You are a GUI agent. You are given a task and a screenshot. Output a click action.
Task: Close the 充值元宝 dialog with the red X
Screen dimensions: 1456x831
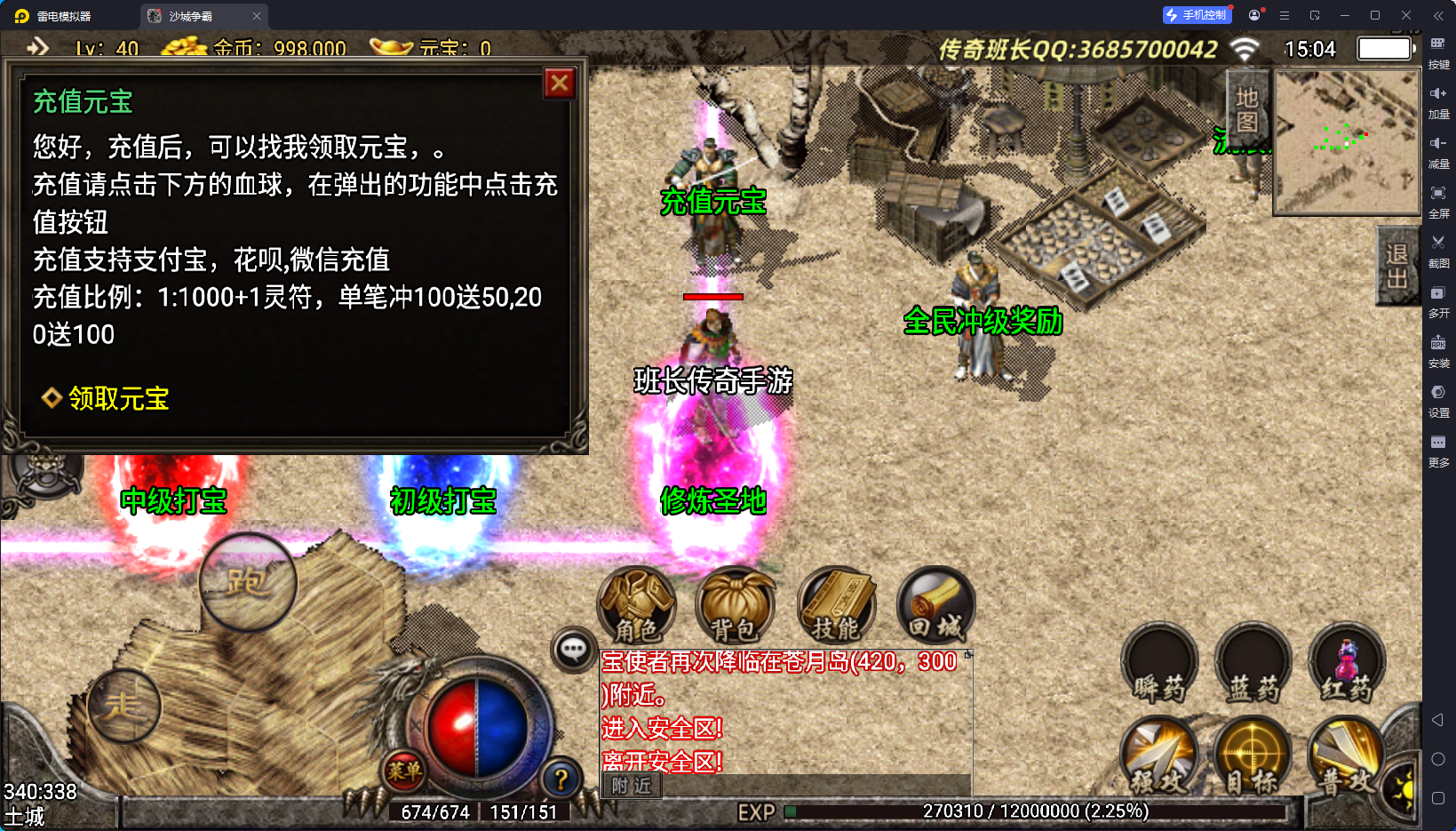point(560,84)
